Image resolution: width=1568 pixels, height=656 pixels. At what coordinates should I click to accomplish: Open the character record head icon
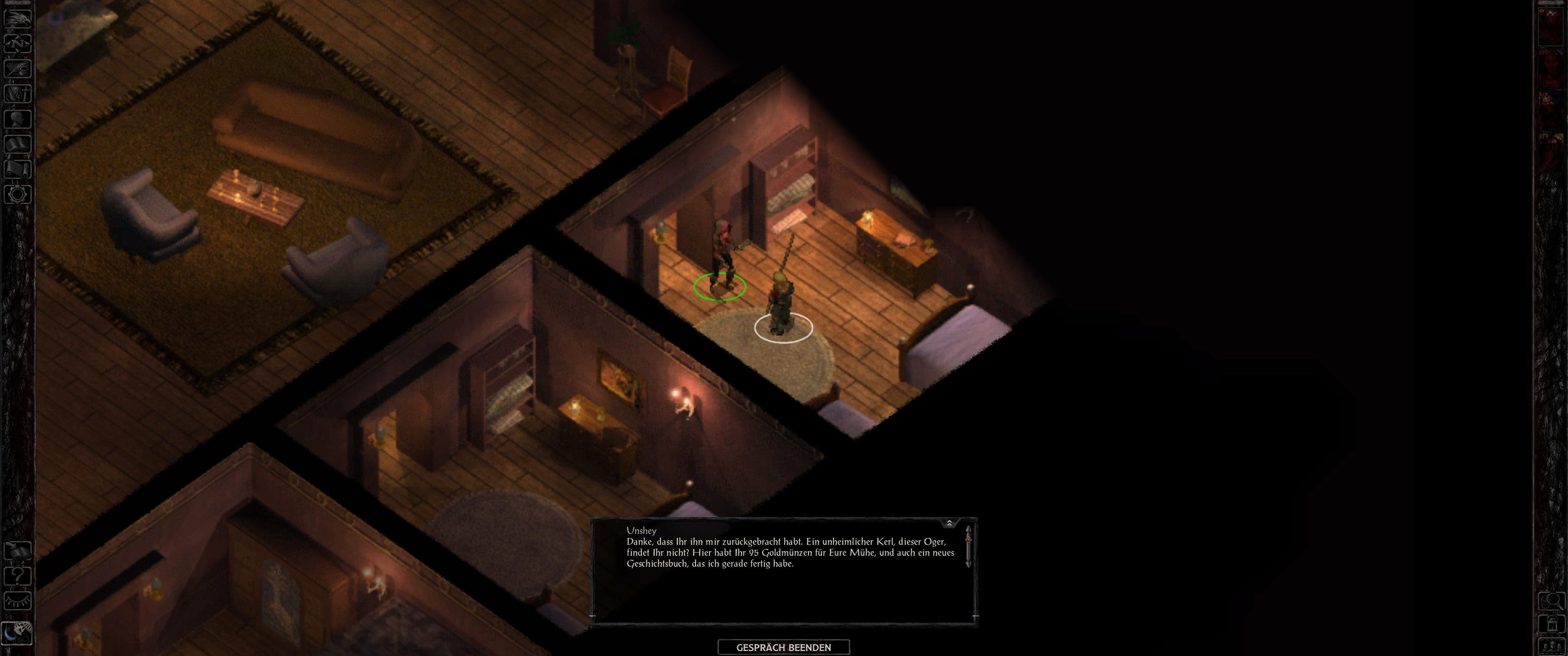click(x=18, y=118)
